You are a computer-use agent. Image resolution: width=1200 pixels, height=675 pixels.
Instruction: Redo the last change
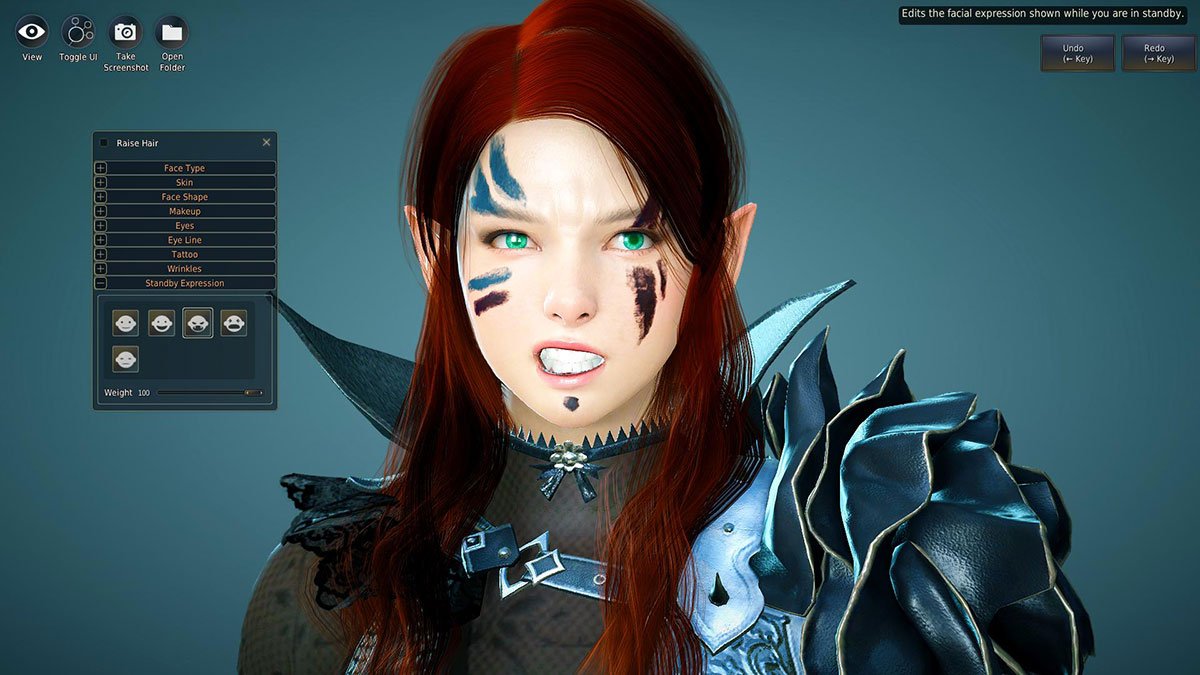(x=1158, y=53)
